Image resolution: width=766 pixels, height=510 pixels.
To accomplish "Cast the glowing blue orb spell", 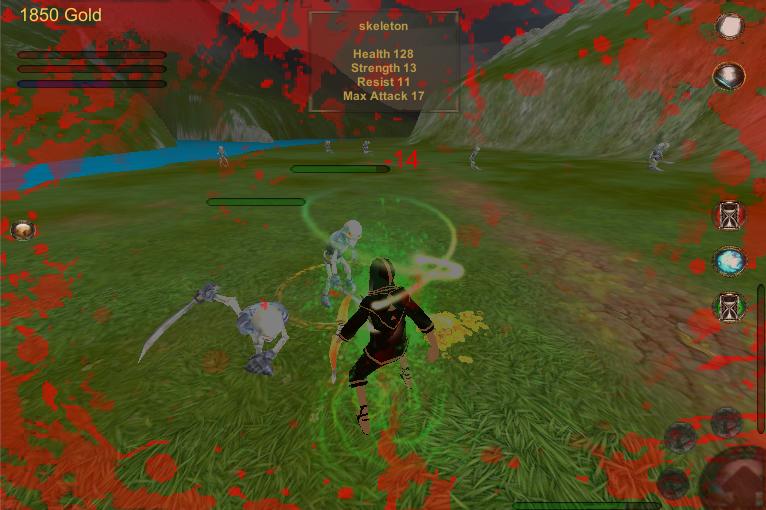I will [729, 261].
